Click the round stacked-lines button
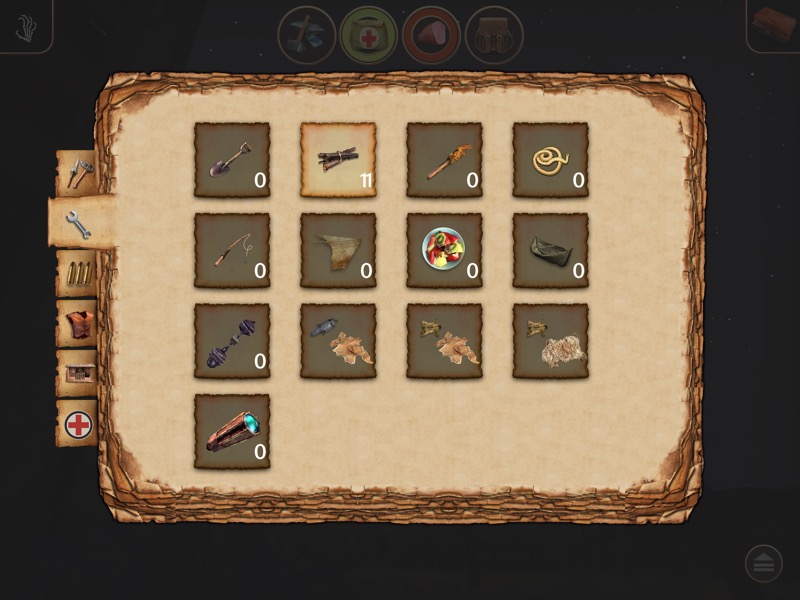 tap(764, 564)
